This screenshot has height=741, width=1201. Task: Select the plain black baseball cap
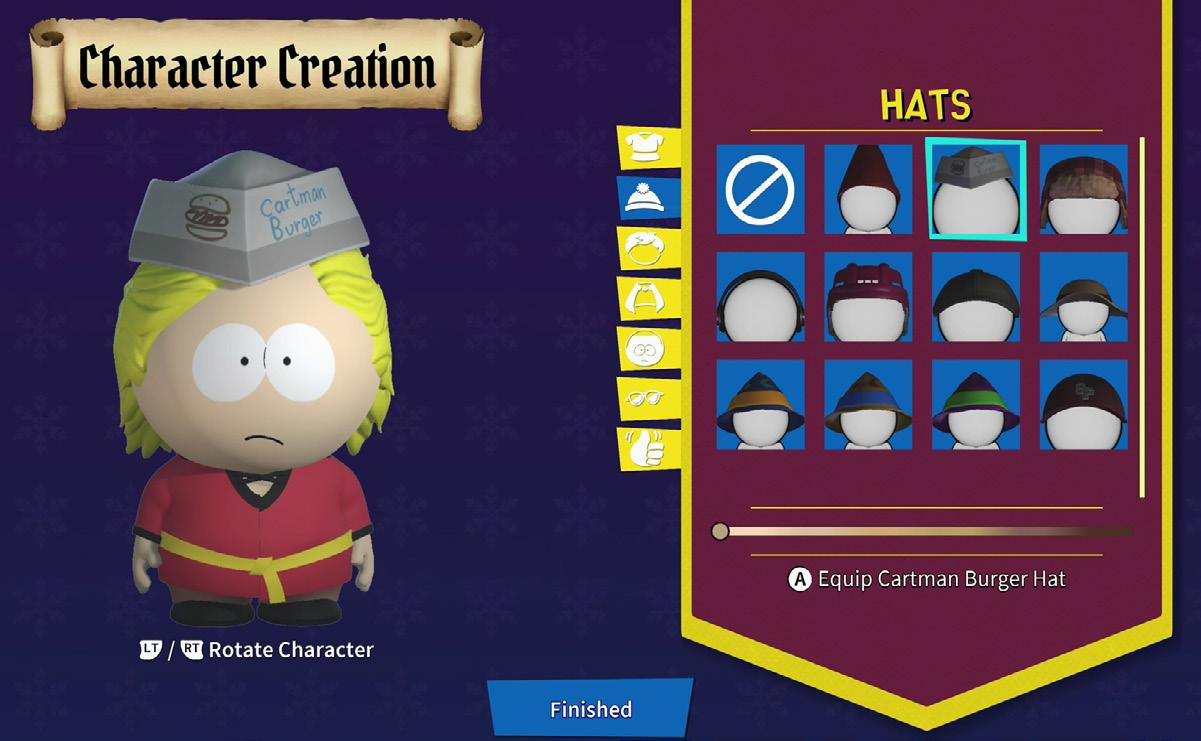tap(976, 297)
